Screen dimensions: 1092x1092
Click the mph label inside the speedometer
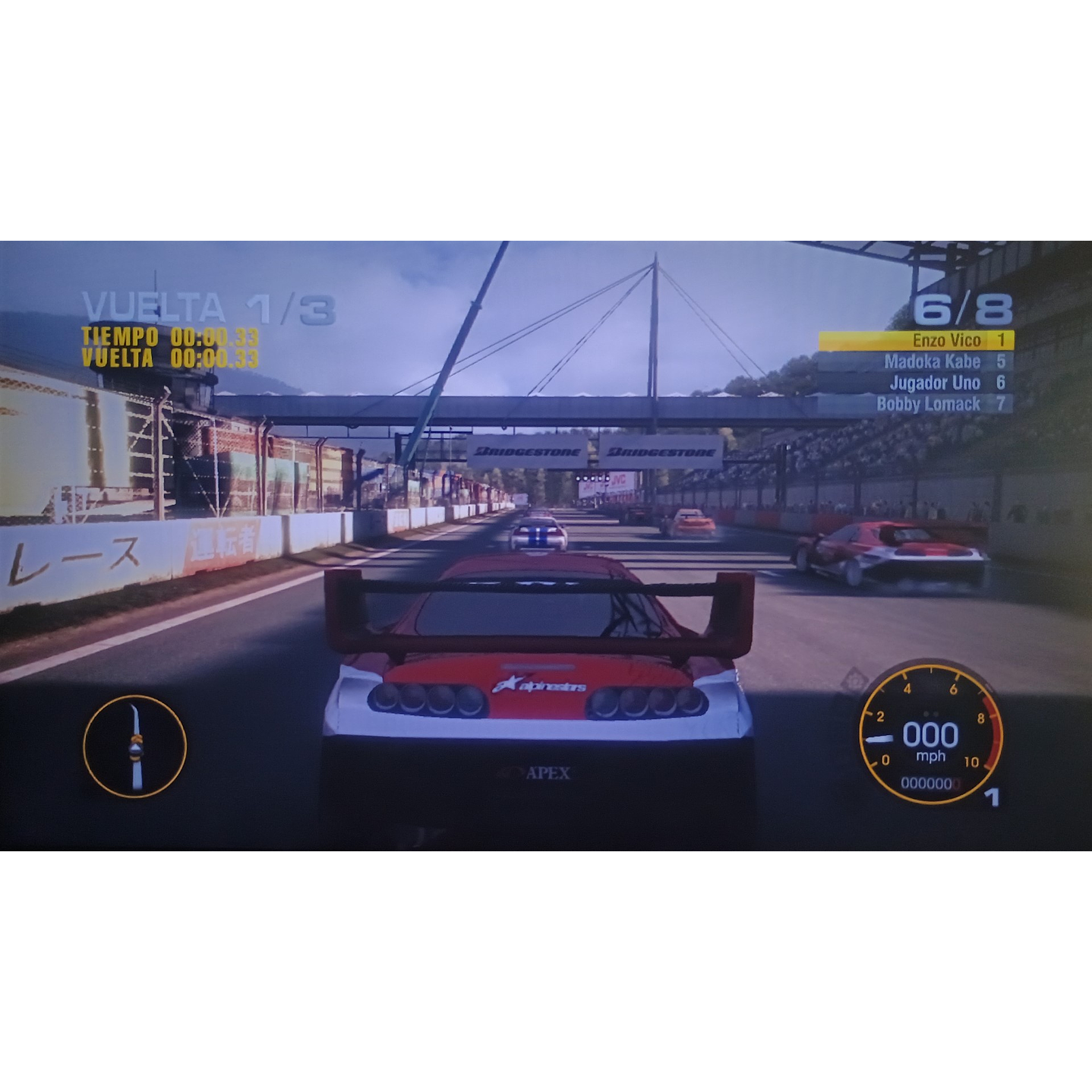pyautogui.click(x=930, y=757)
